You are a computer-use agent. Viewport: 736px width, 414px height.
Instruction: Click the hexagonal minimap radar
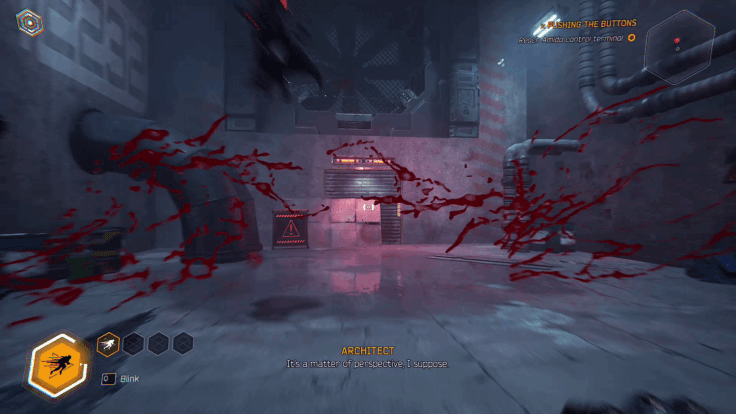coord(679,45)
